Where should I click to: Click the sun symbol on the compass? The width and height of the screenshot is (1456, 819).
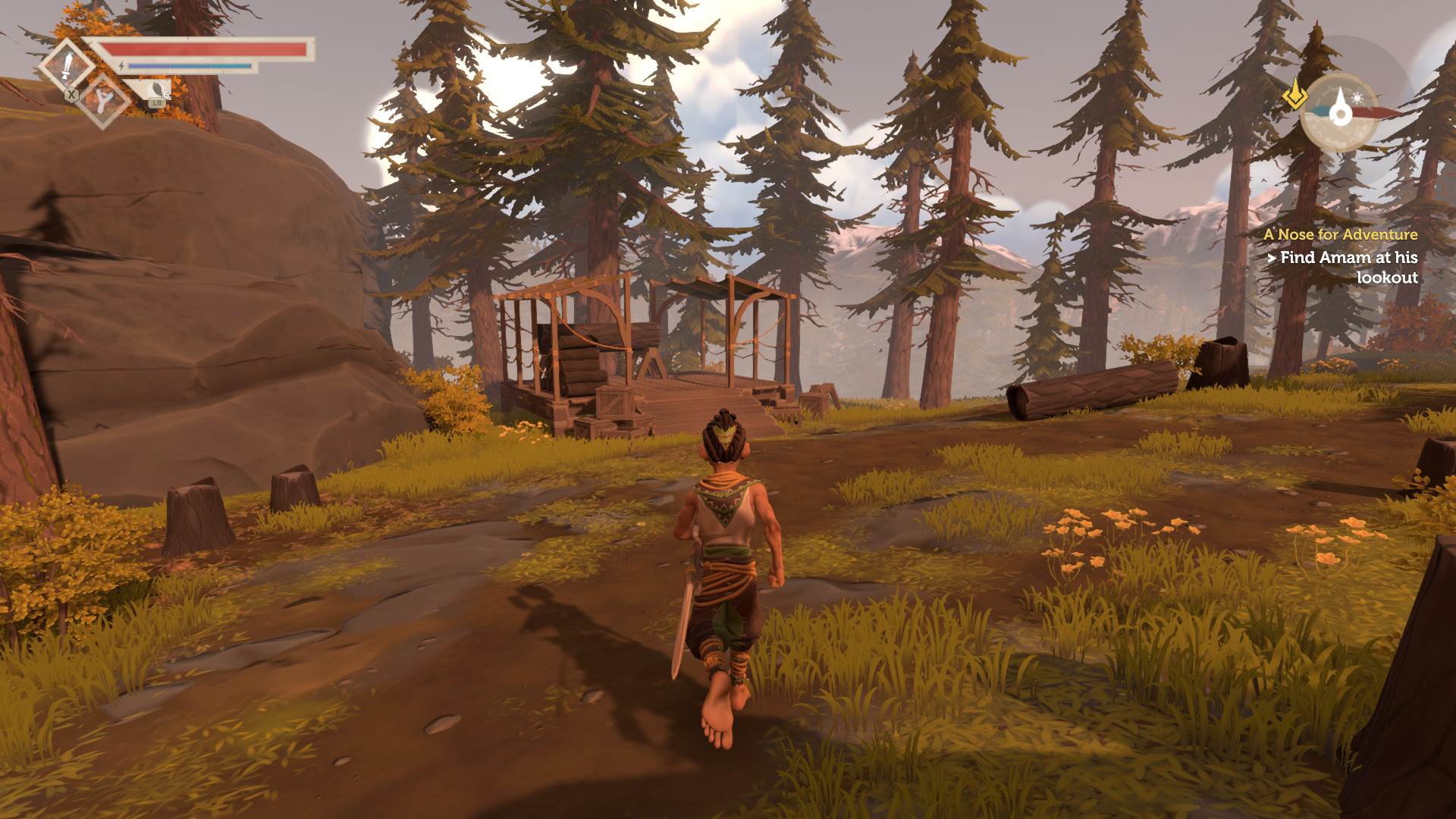[x=1357, y=98]
